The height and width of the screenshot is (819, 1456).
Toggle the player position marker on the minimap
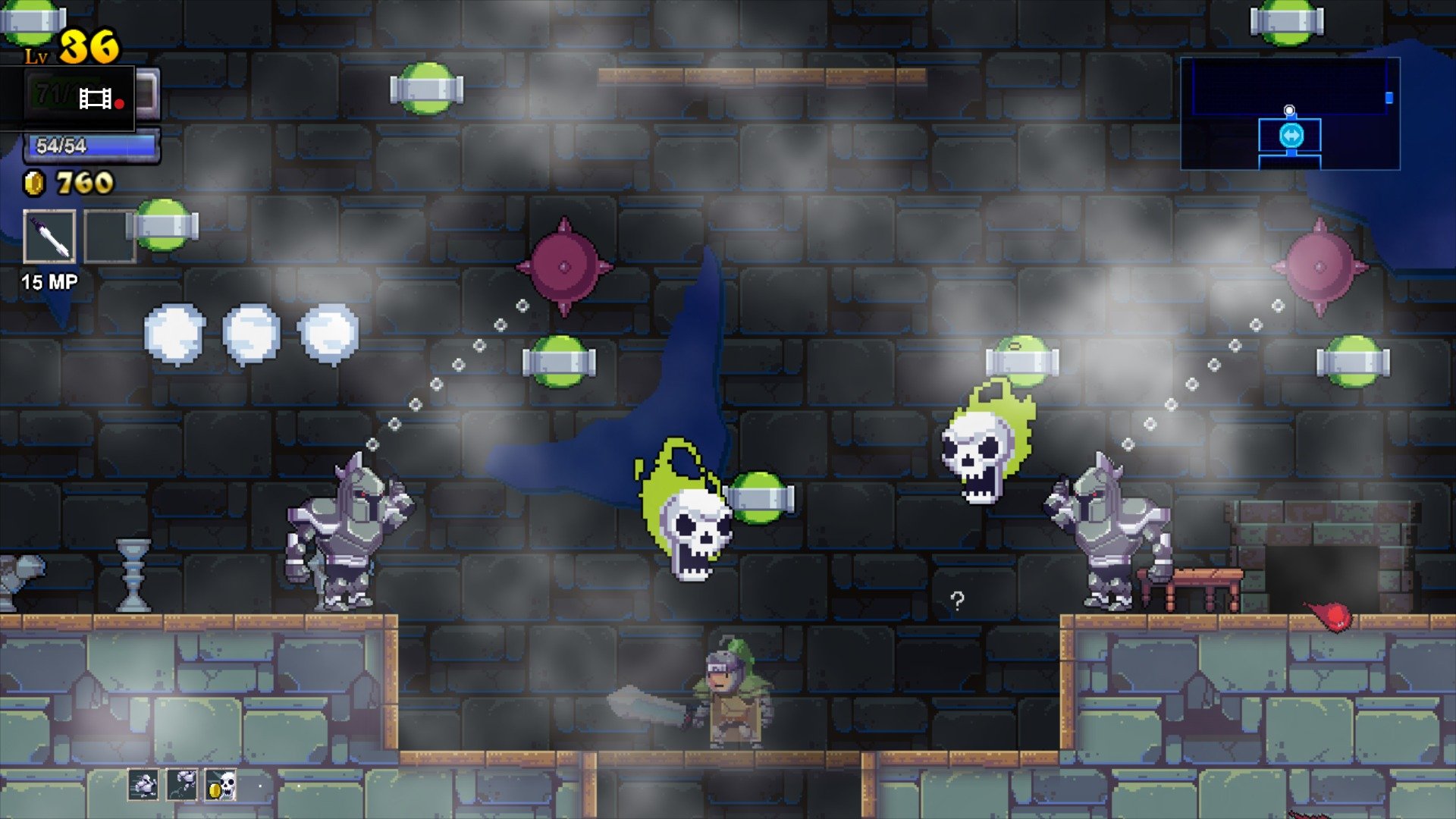[1289, 110]
